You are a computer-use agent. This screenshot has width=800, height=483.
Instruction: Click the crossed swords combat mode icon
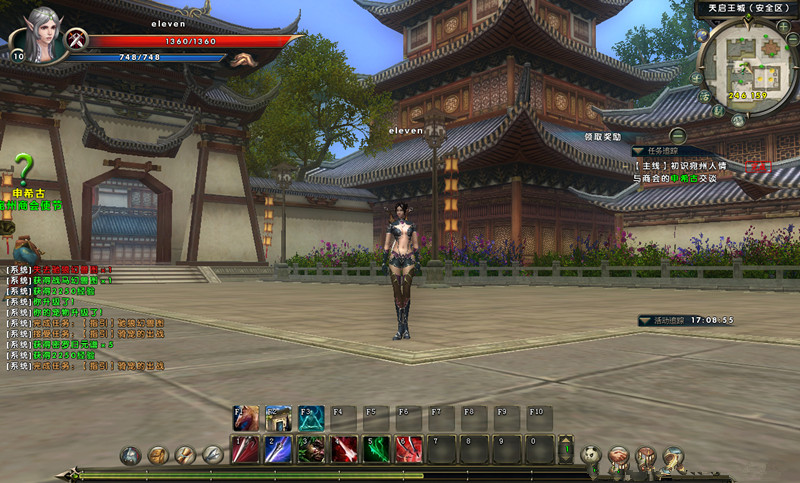78,41
